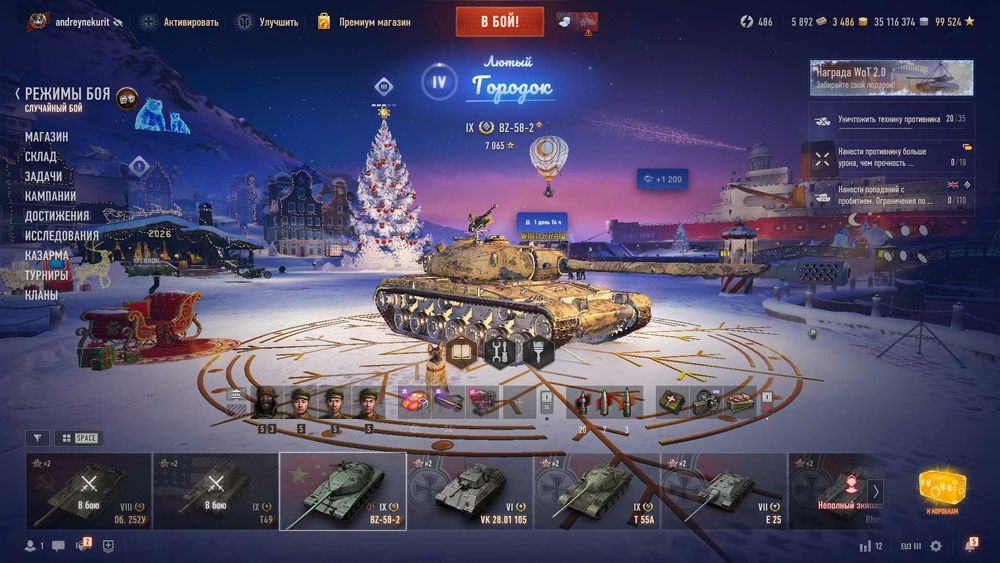Viewport: 1000px width, 563px height.
Task: Open the ЗАДАЧИ missions menu
Action: [x=44, y=176]
